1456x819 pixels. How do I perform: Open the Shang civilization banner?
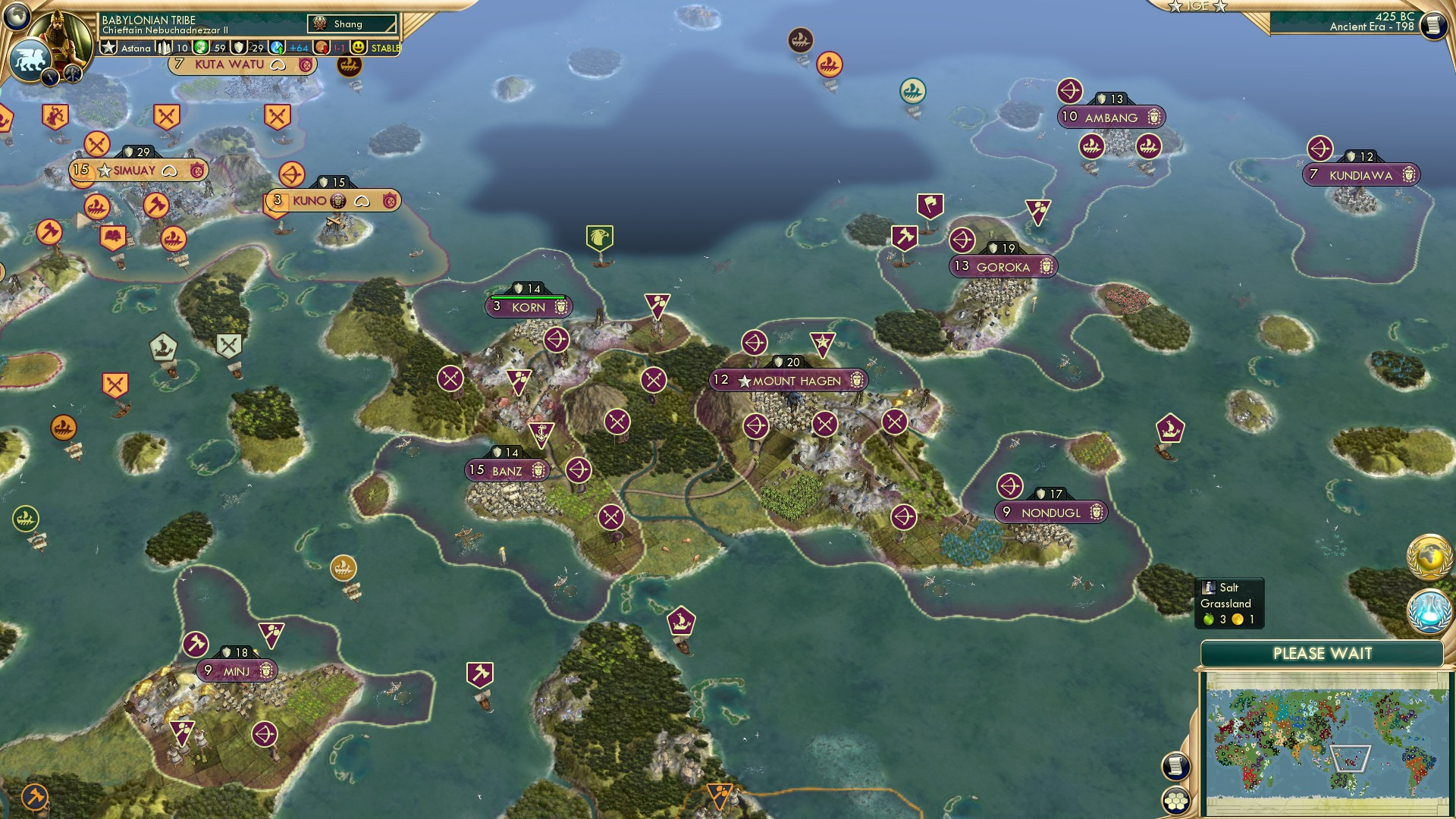tap(350, 24)
